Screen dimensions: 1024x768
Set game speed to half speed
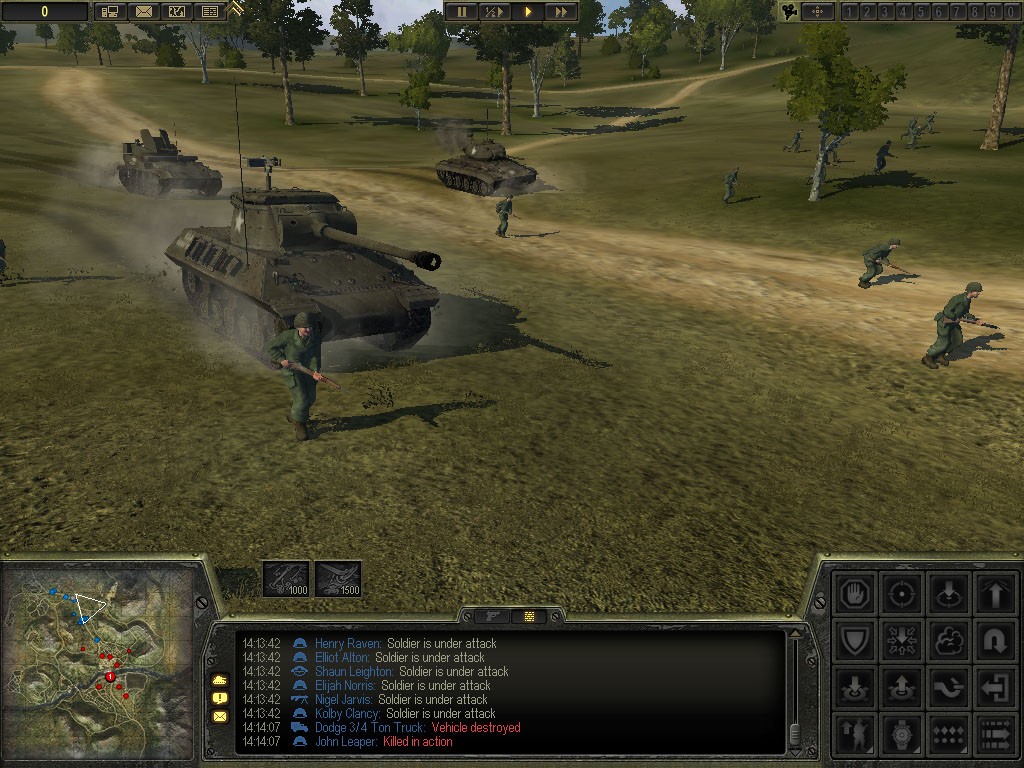point(495,12)
